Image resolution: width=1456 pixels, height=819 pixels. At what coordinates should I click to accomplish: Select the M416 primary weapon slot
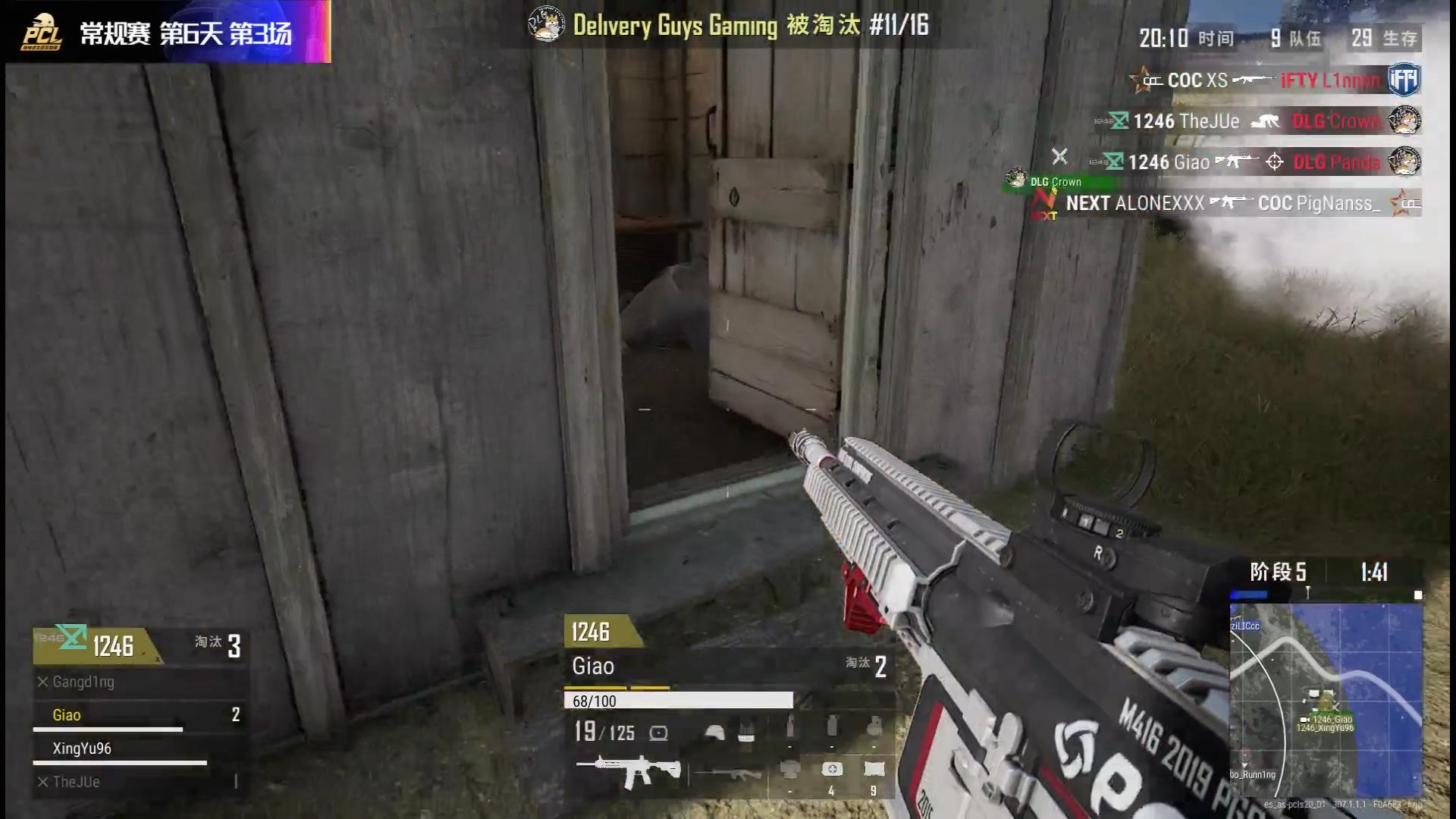coord(628,771)
